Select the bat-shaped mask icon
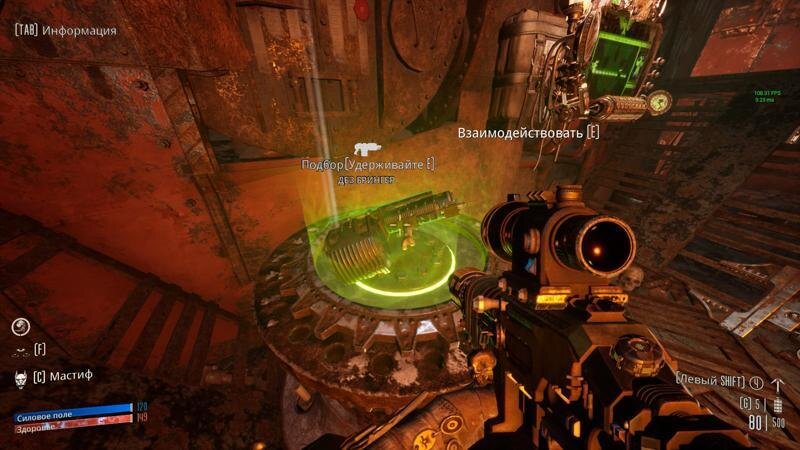800x450 pixels. coord(20,350)
